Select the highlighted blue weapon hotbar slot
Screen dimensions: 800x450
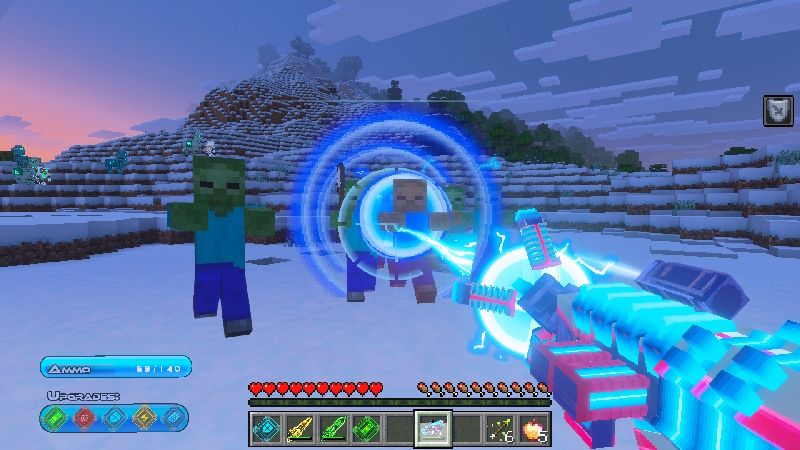(x=433, y=428)
